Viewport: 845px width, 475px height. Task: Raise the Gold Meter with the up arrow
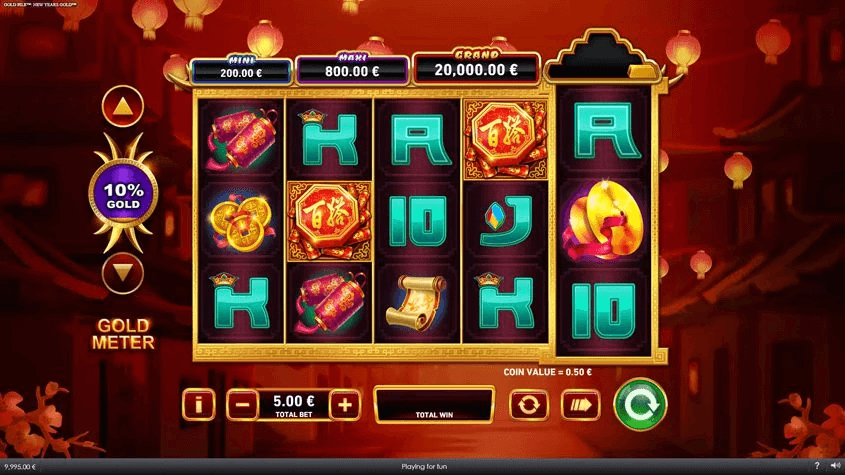click(x=123, y=105)
